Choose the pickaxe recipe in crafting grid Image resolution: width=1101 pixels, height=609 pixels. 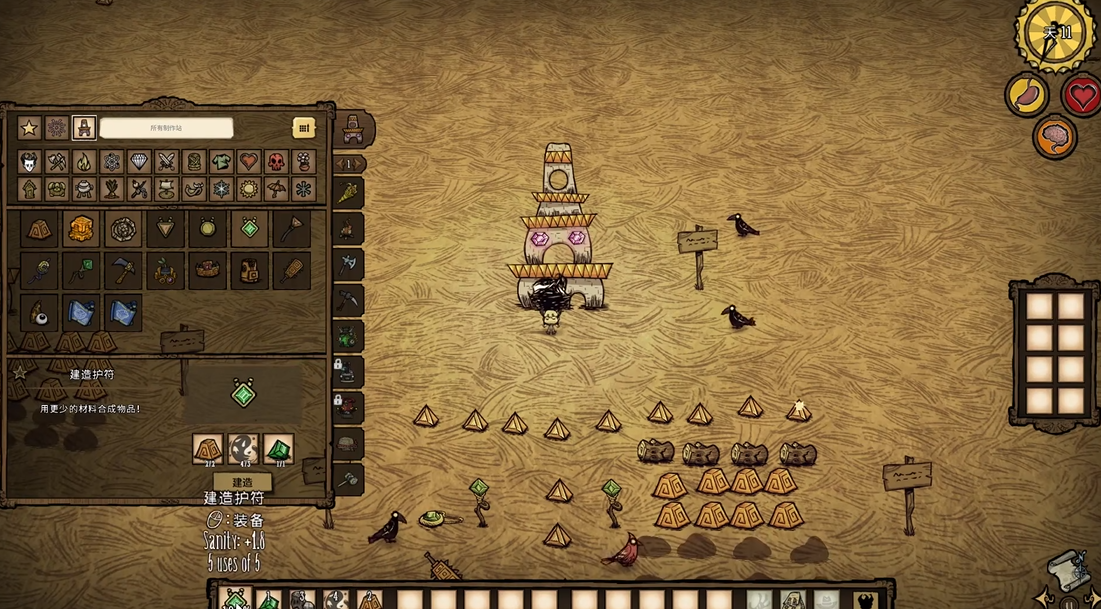click(x=123, y=271)
